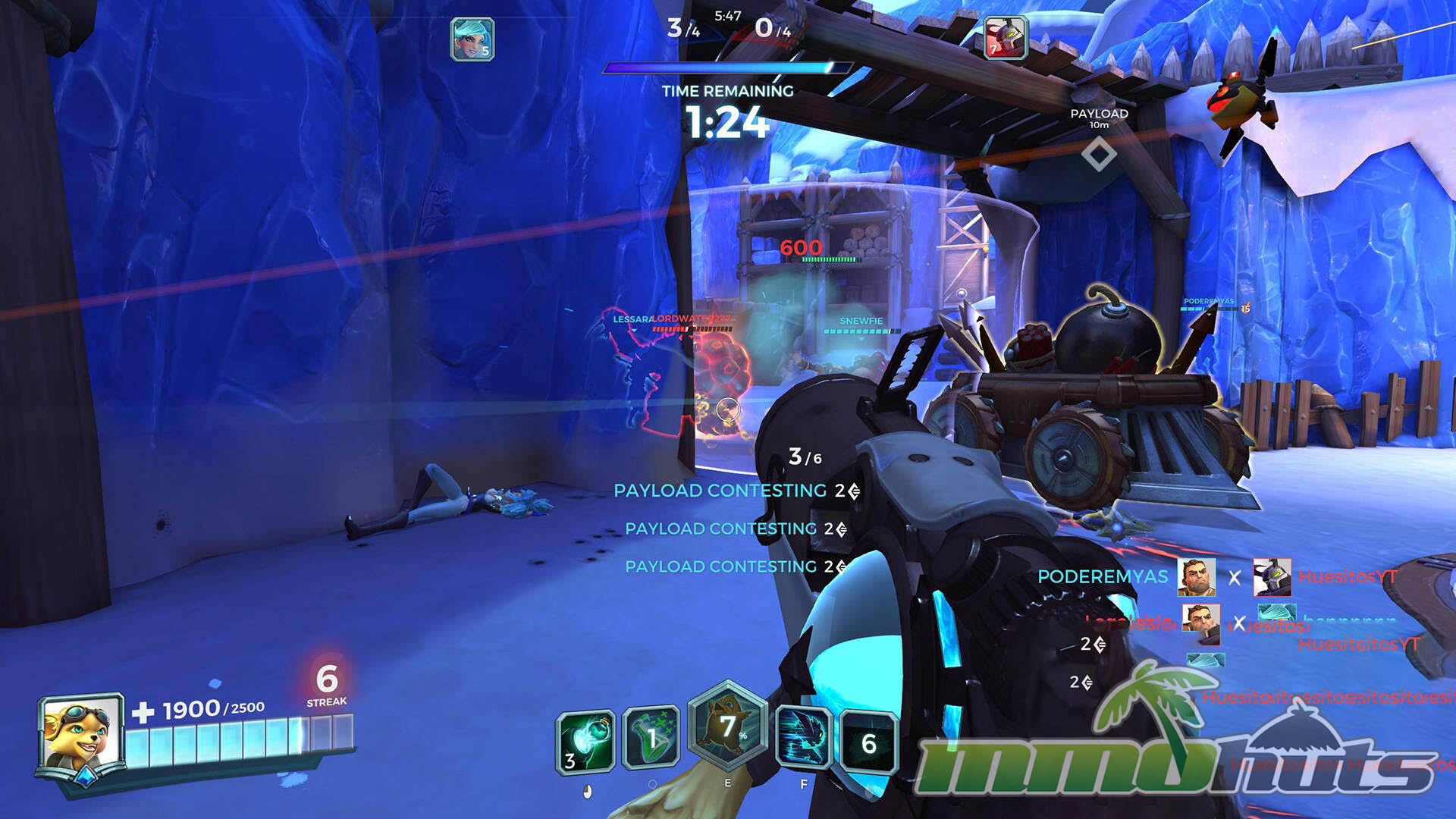Image resolution: width=1456 pixels, height=819 pixels.
Task: Use the green Healing Potion ability
Action: pos(651,739)
